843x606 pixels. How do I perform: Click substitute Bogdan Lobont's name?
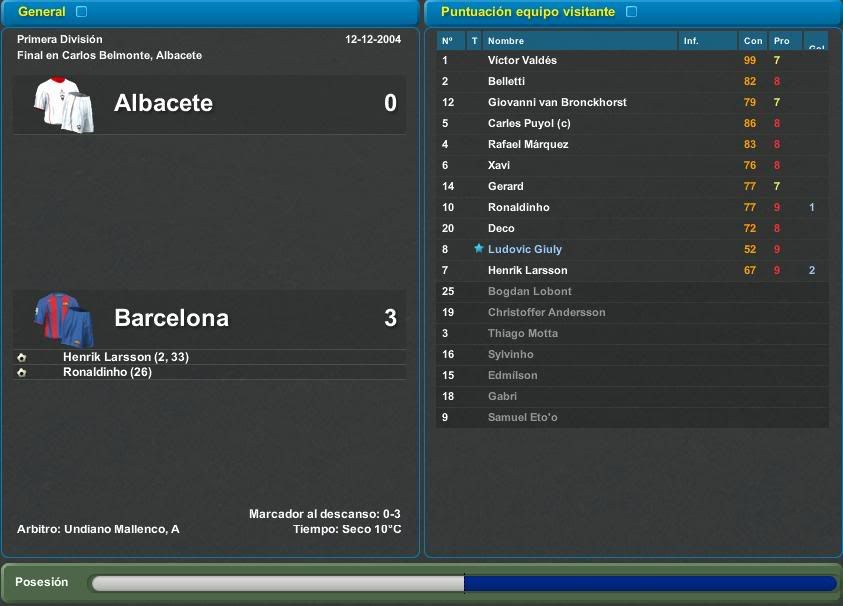[530, 292]
